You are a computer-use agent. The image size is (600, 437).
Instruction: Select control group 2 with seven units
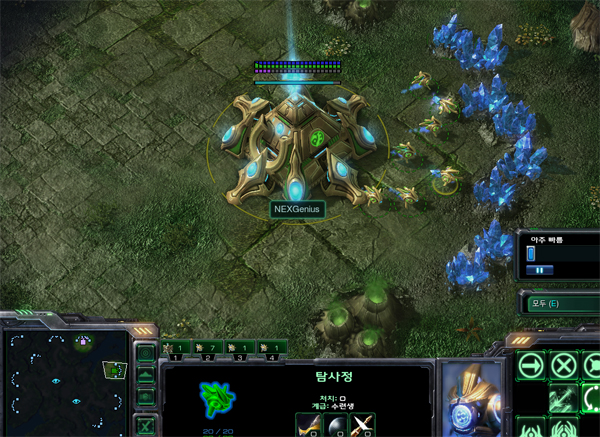pos(207,348)
